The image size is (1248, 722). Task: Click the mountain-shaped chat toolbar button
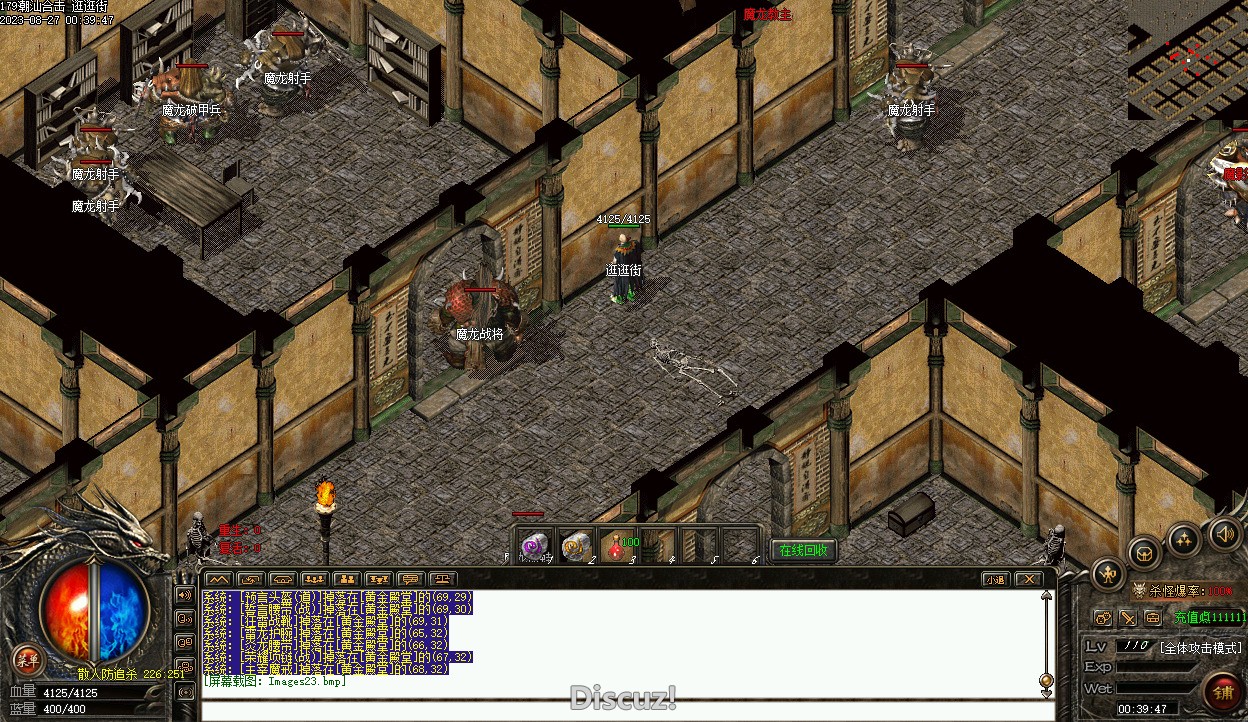(x=218, y=579)
